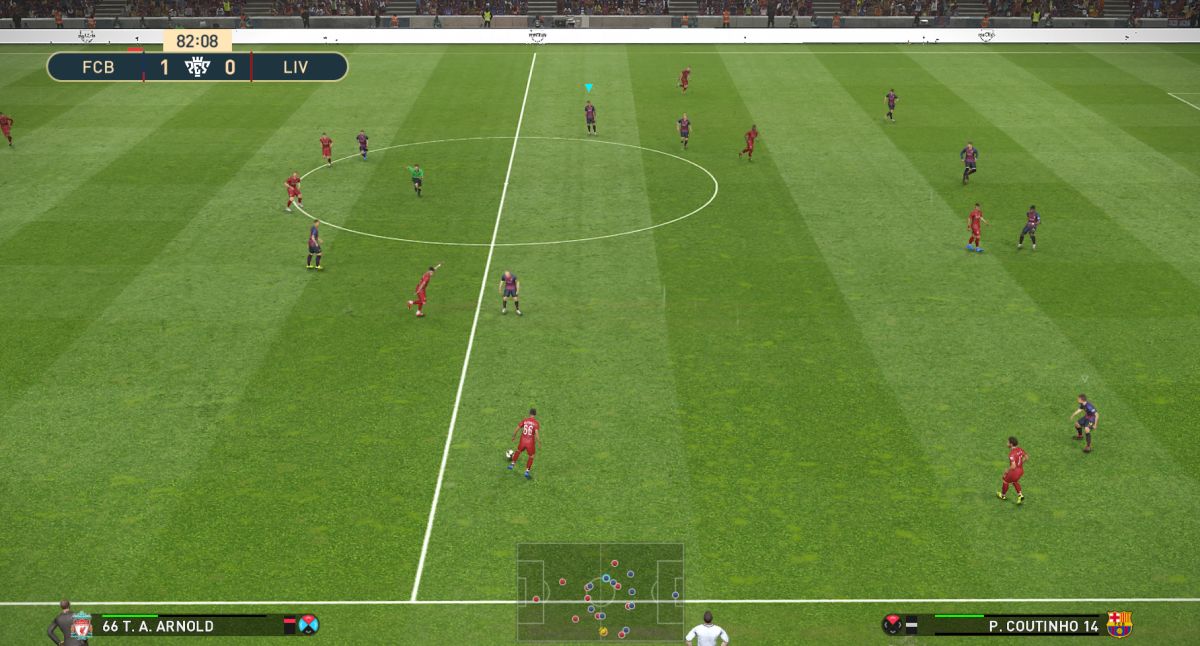Select the Liverpool club crest
The width and height of the screenshot is (1200, 646).
pos(81,626)
